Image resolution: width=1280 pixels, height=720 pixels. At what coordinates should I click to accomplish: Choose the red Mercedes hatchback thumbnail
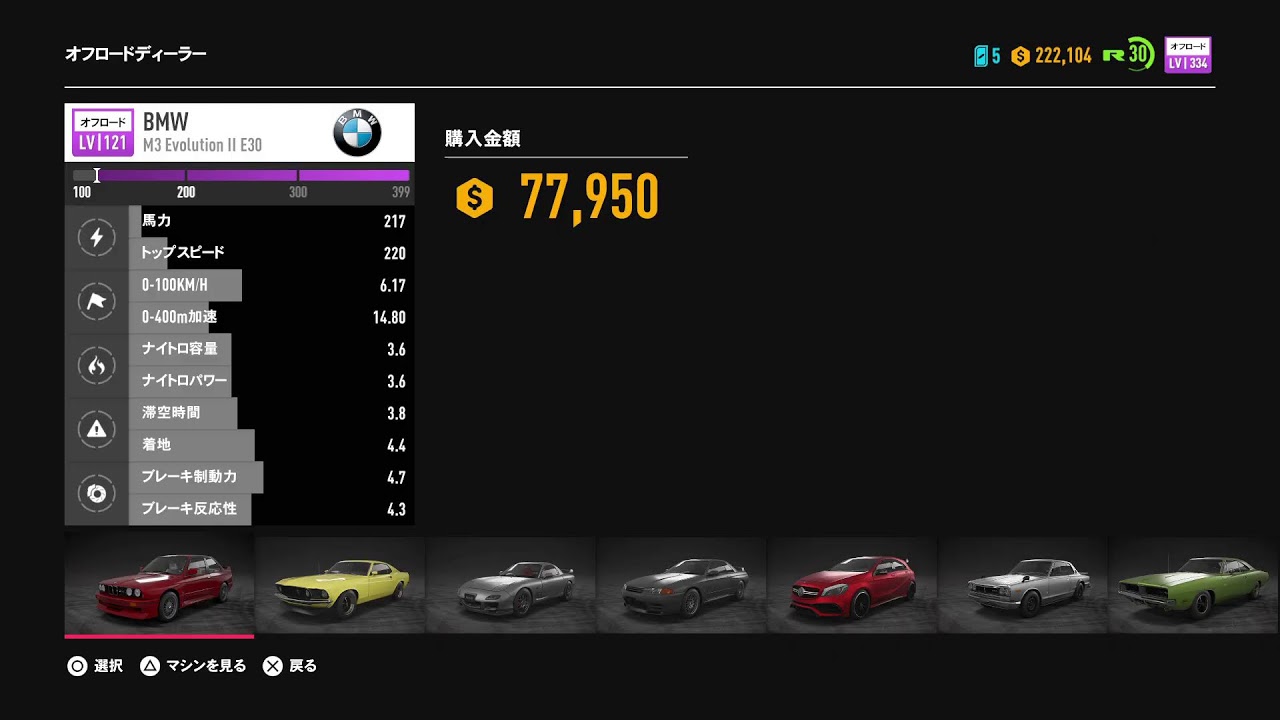[852, 585]
